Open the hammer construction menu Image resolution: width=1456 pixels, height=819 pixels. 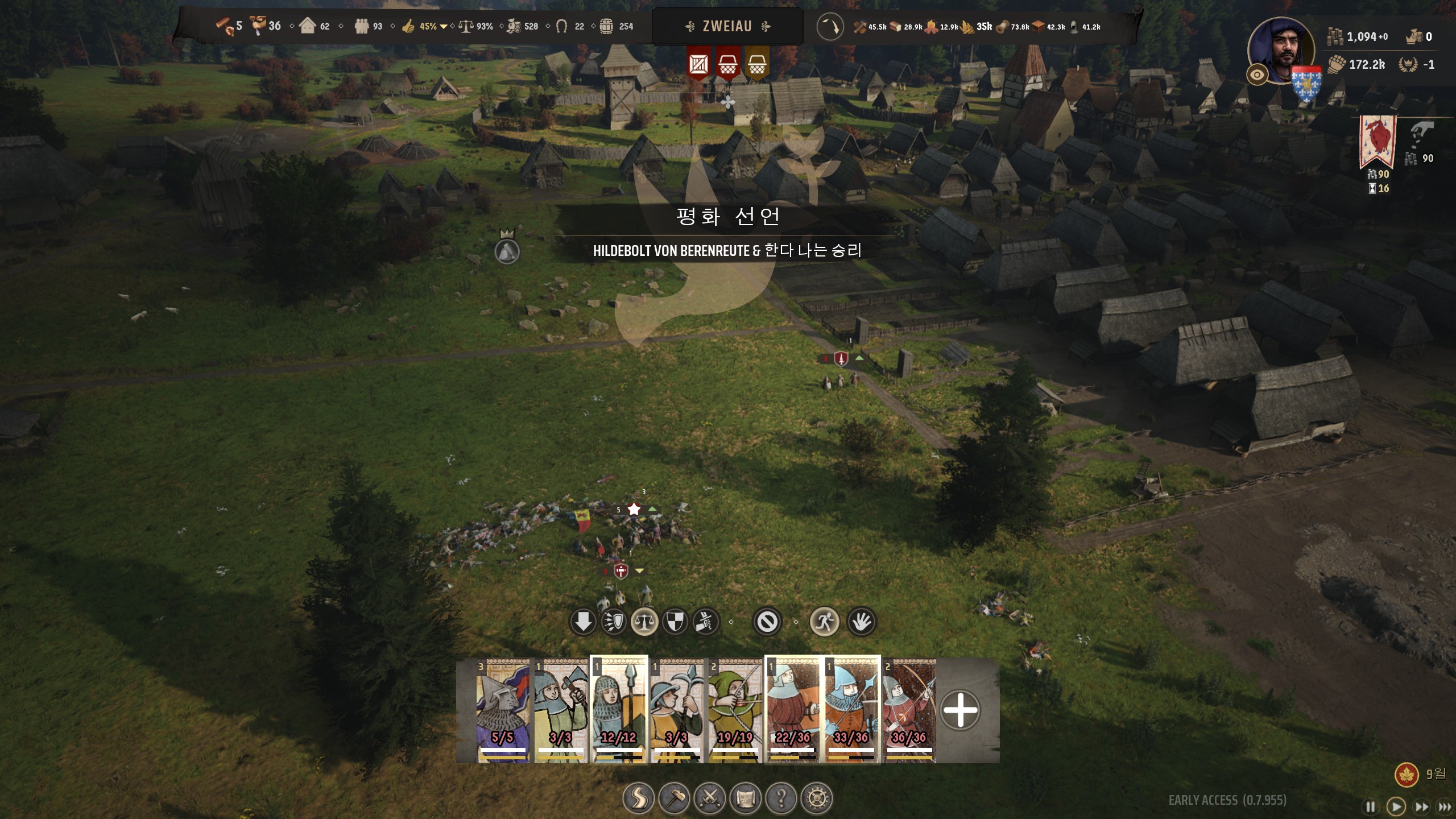click(x=675, y=799)
